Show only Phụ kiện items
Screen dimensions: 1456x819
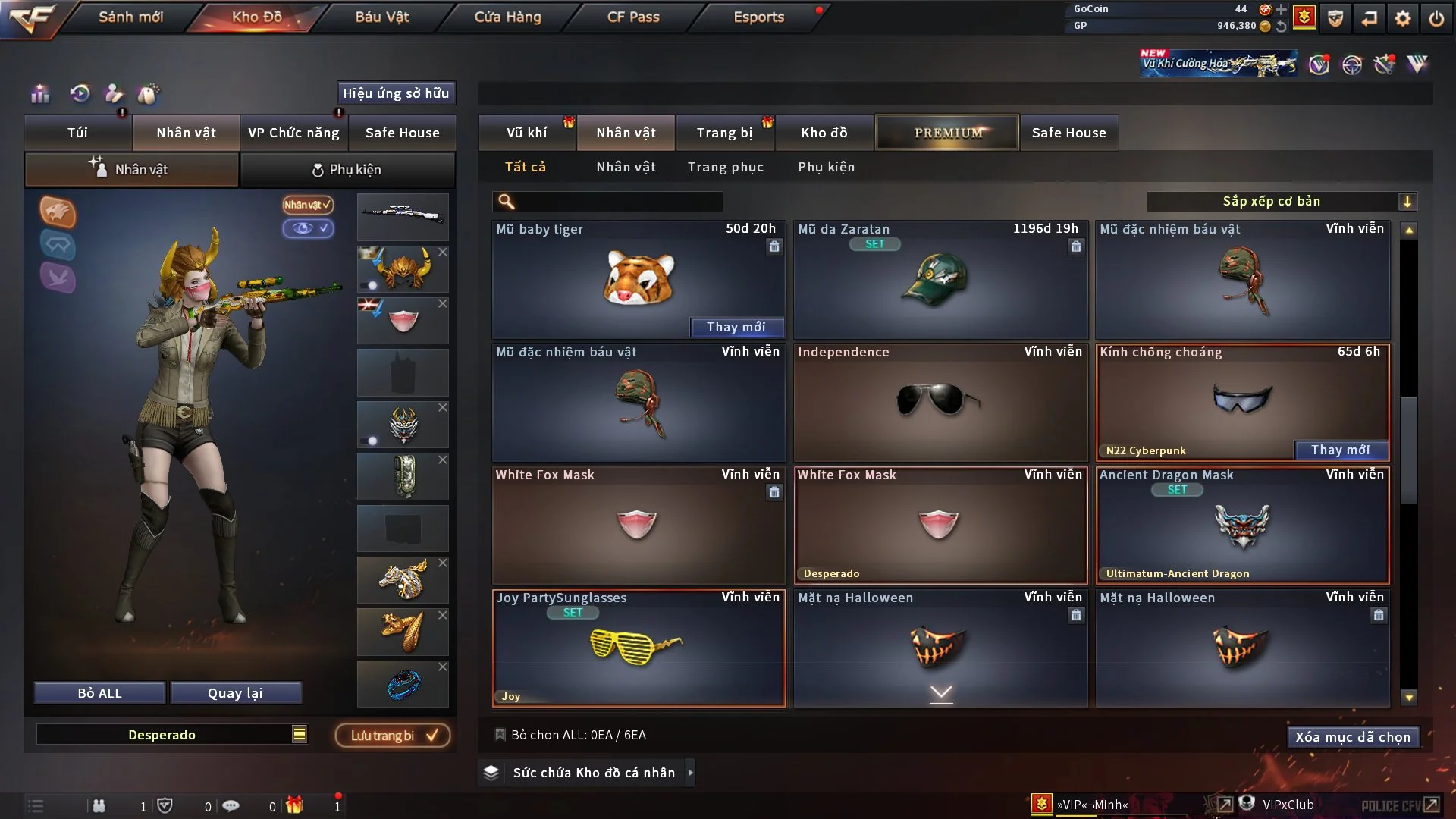(826, 167)
